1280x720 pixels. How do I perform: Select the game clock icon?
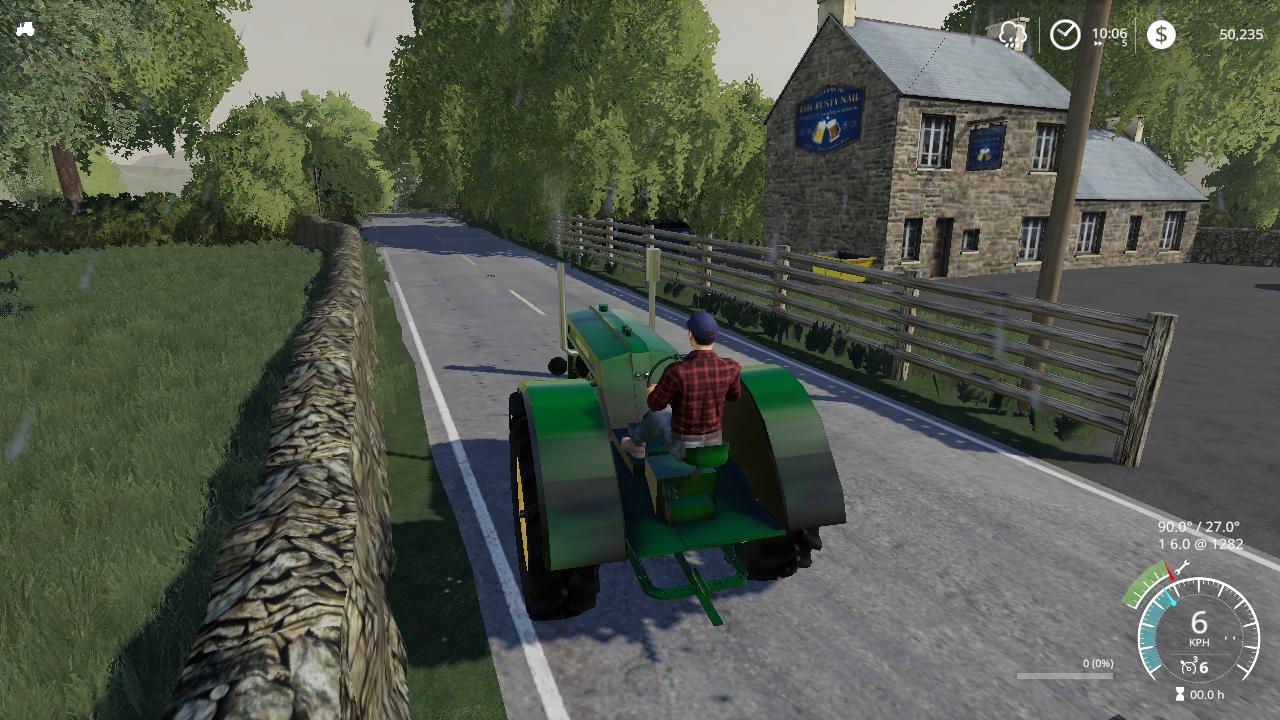[1065, 35]
